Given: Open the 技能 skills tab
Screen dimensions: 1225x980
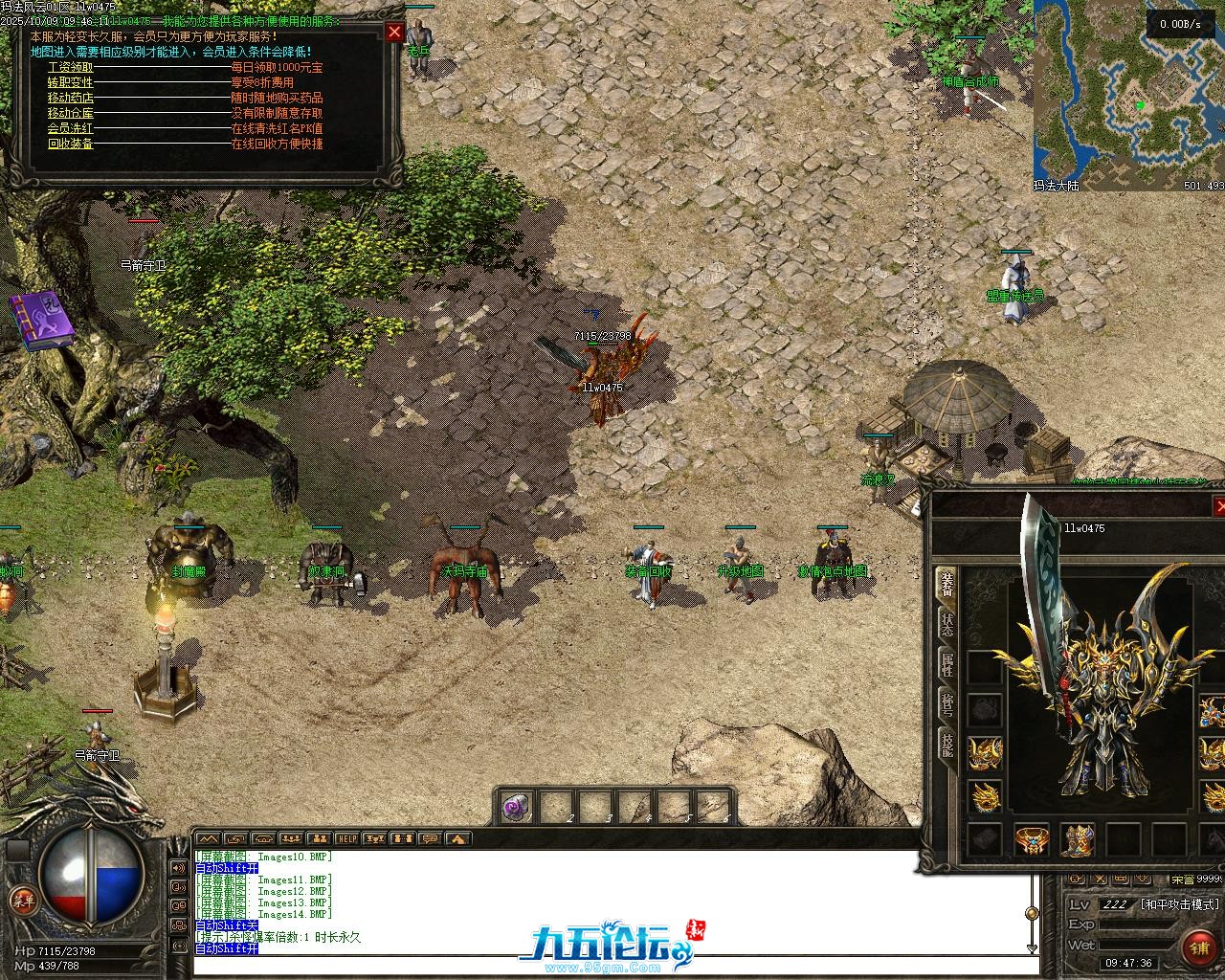Looking at the screenshot, I should click(947, 743).
